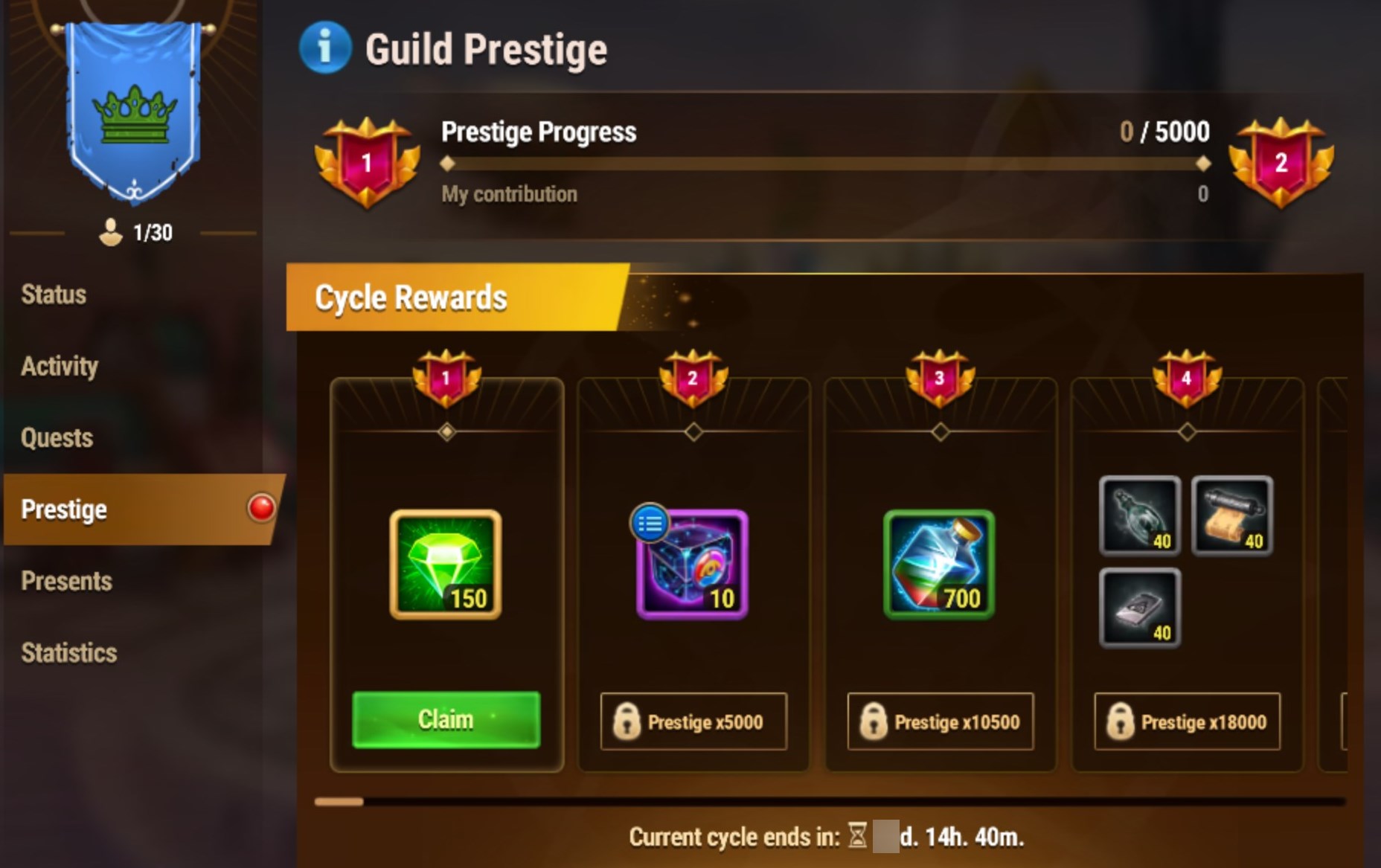Switch to the Status tab

tap(54, 295)
